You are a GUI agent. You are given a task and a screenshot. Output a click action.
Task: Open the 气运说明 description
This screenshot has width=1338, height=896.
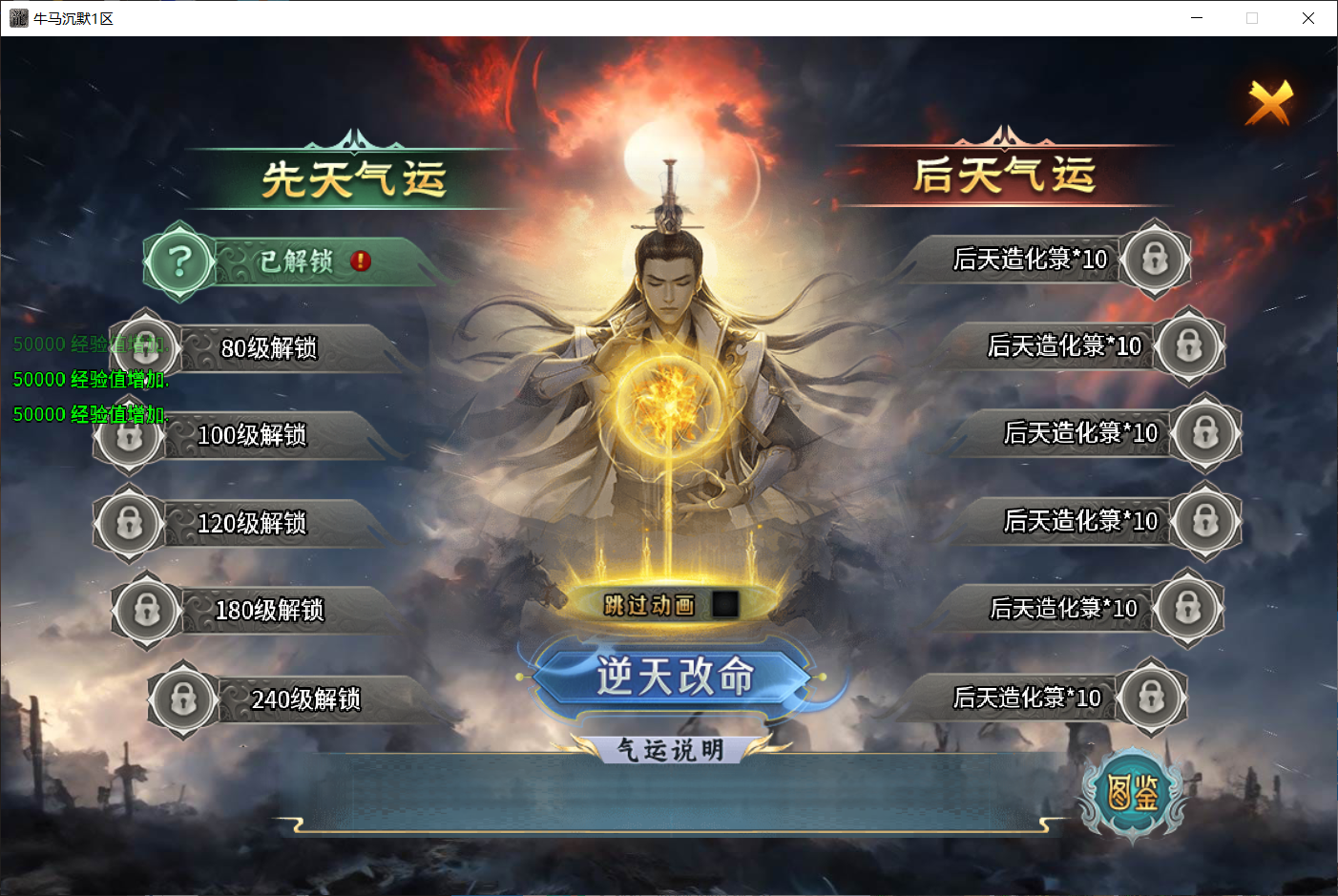[x=673, y=750]
